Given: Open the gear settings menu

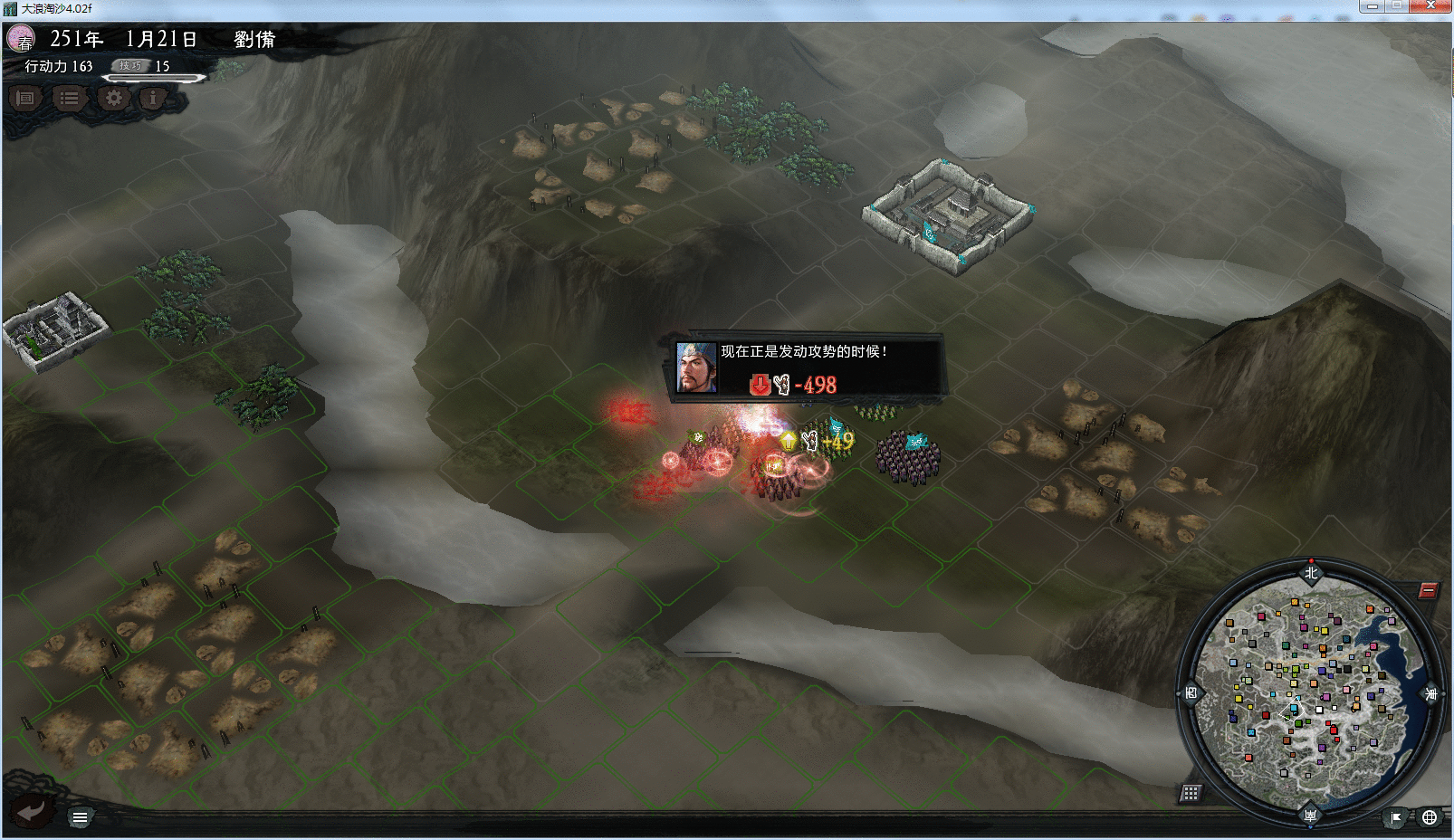Looking at the screenshot, I should click(113, 98).
